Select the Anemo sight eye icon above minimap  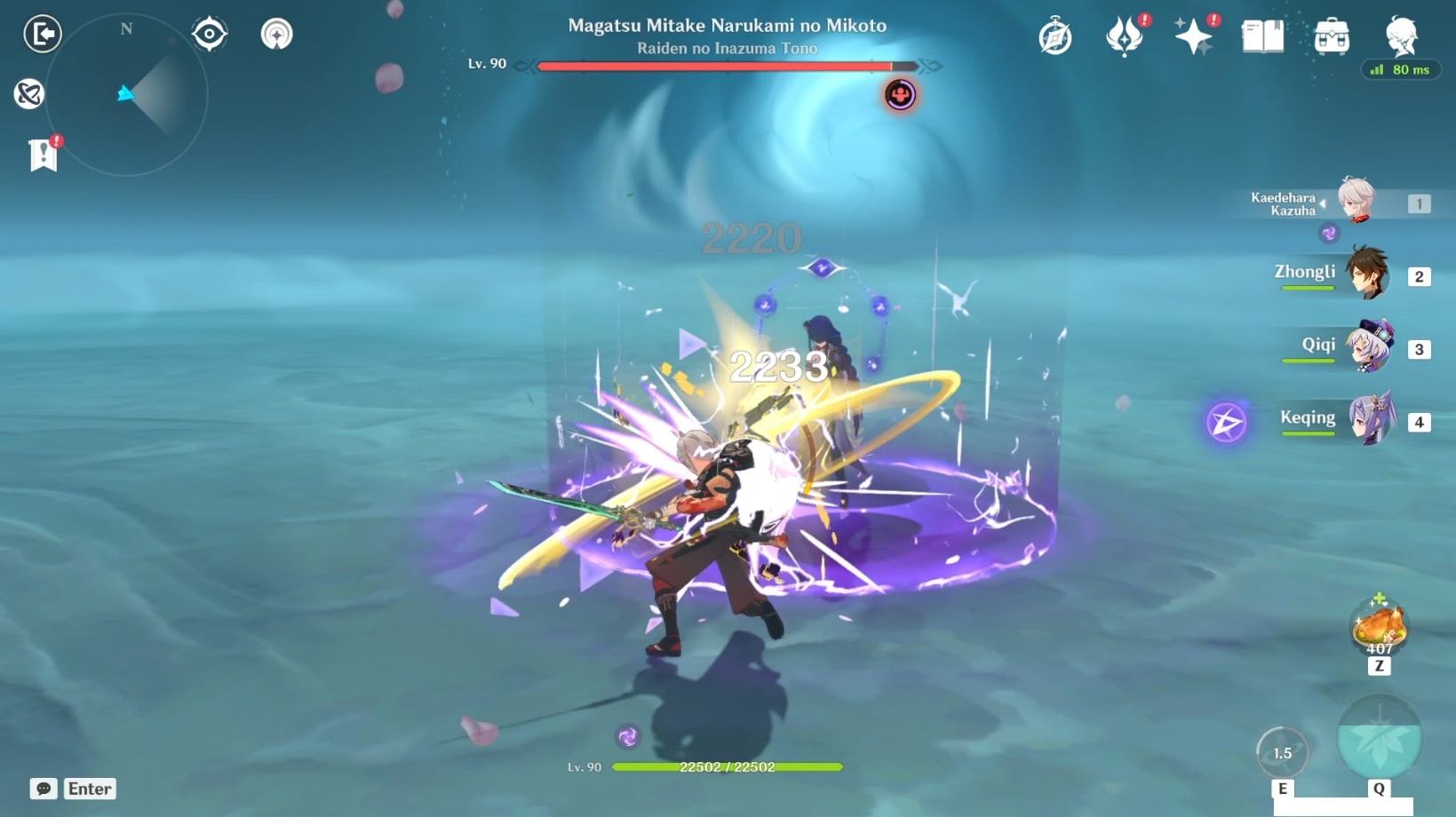[209, 33]
